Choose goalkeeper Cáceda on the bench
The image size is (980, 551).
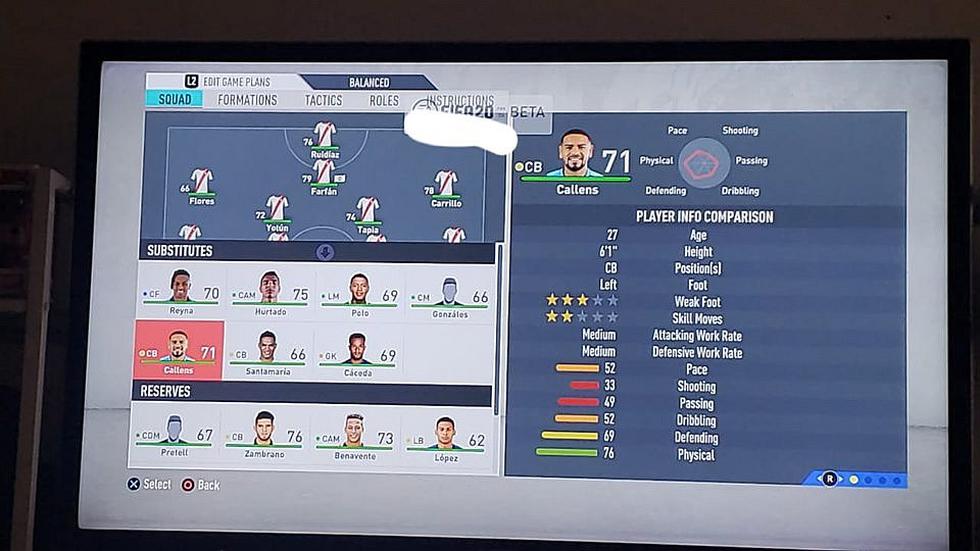360,351
